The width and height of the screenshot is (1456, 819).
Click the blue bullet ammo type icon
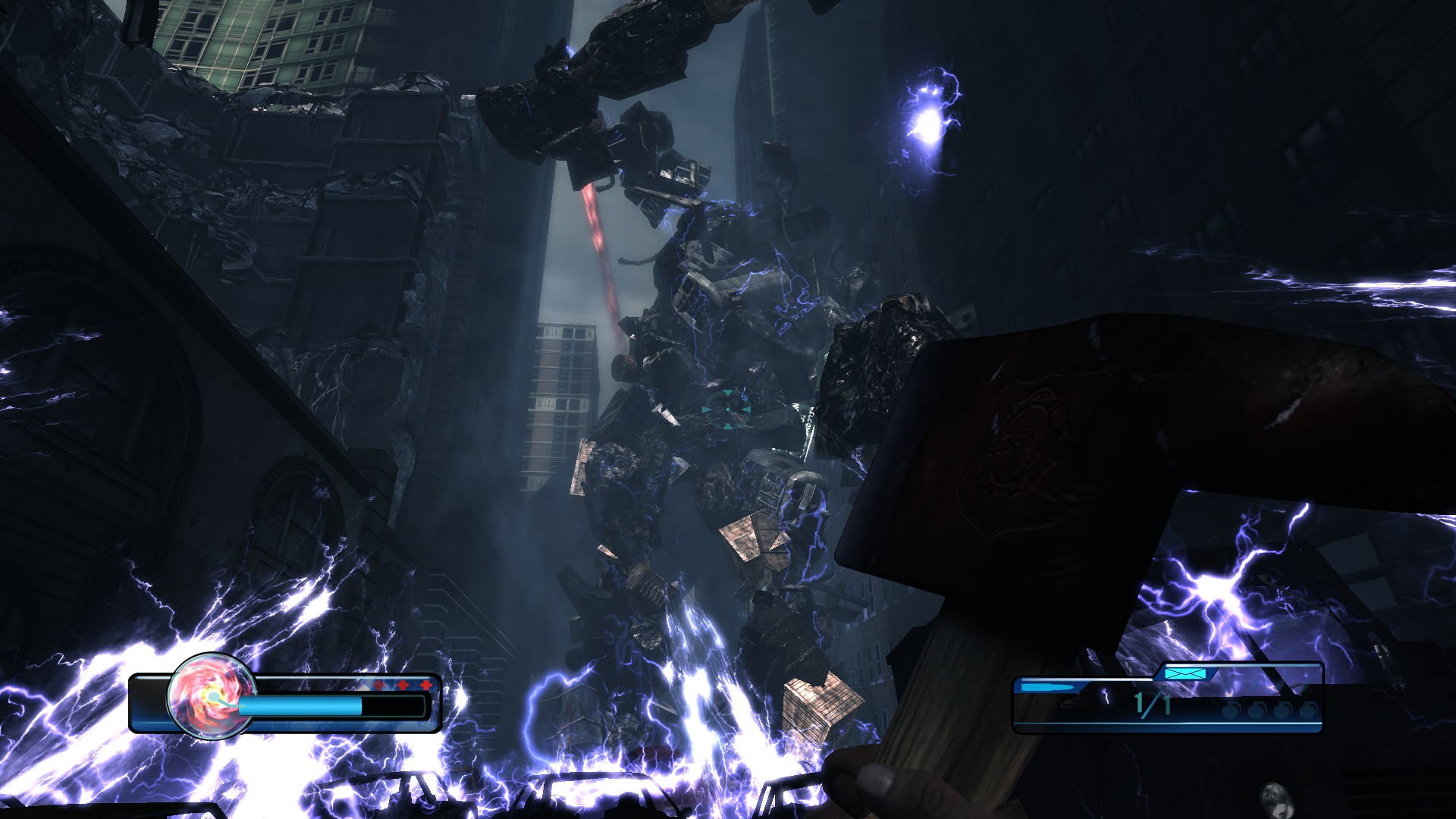click(1048, 687)
